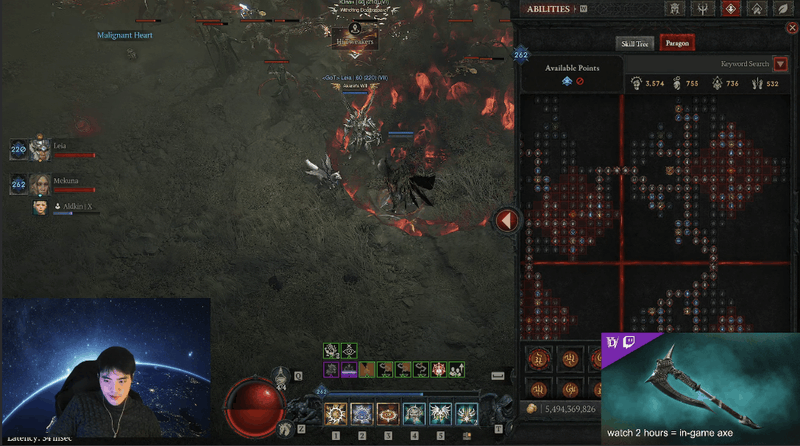Select Leia's party portrait
The height and width of the screenshot is (446, 800).
click(x=40, y=150)
